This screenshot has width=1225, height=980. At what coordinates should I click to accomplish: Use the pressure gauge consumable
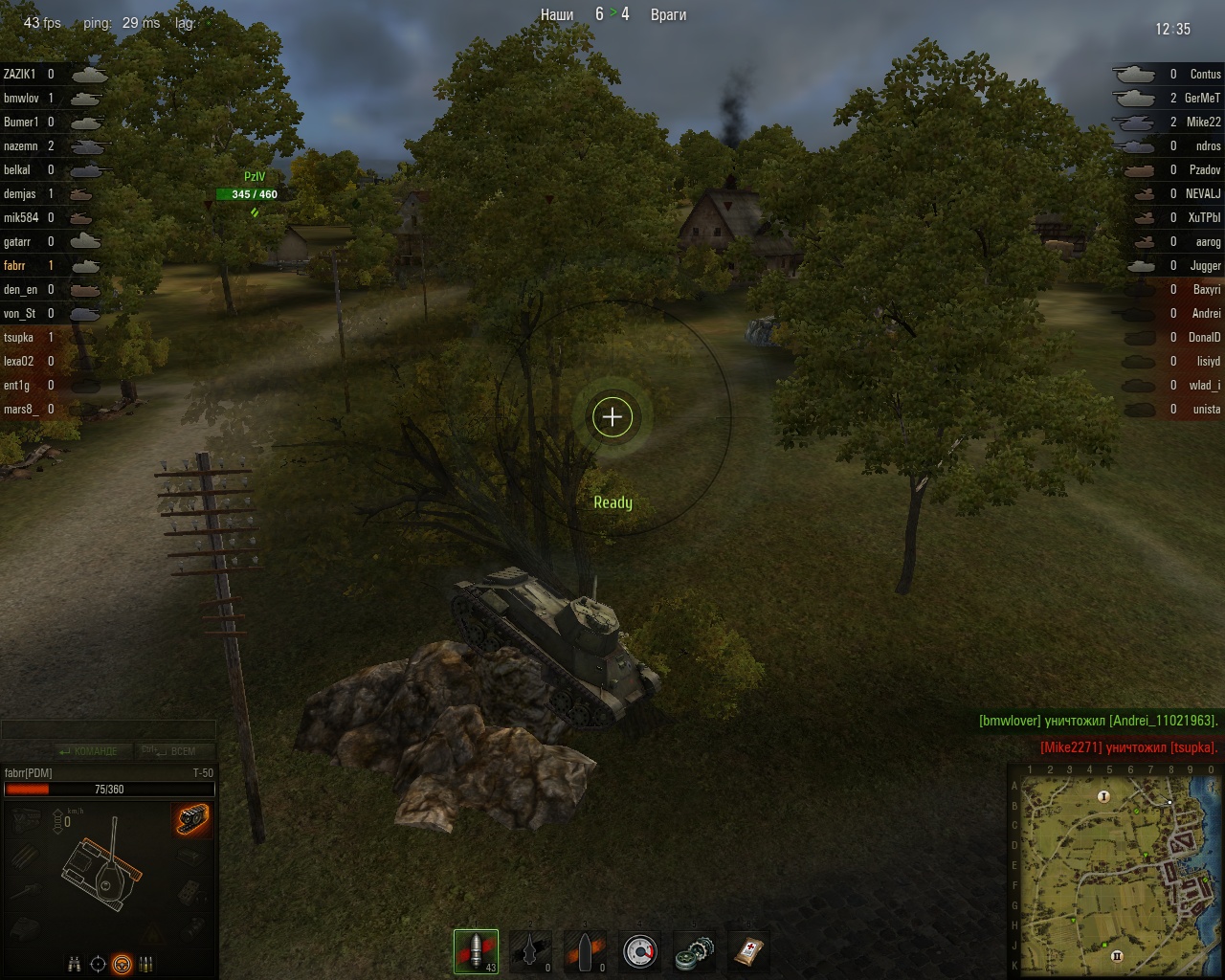pos(639,951)
